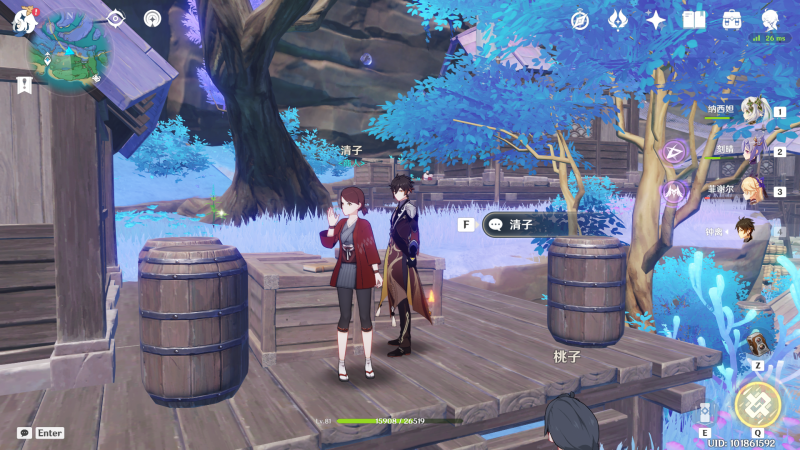Screen dimensions: 800x450
Task: Use the elemental skill button
Action: pyautogui.click(x=706, y=413)
